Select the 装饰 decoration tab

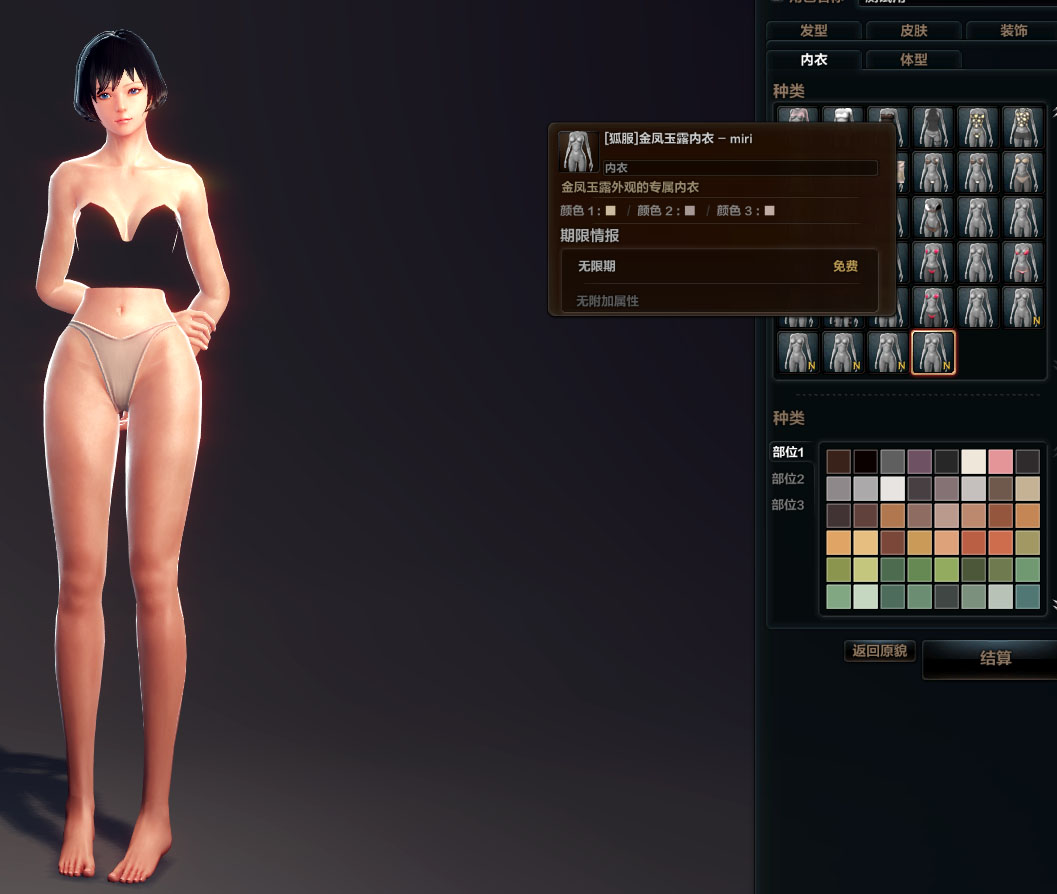1012,31
